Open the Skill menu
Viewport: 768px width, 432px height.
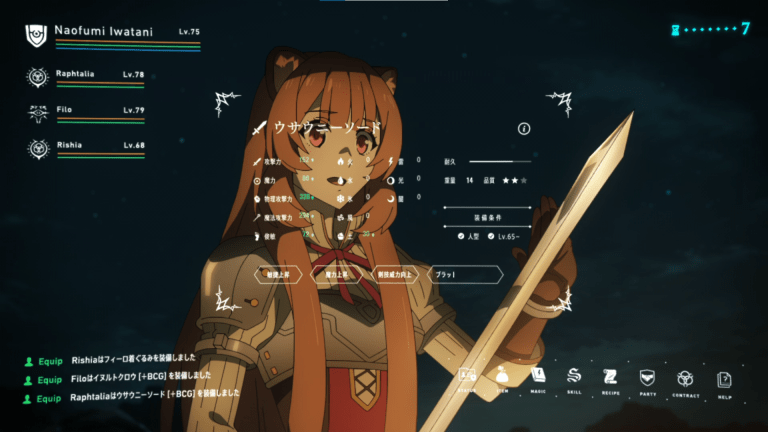[574, 378]
